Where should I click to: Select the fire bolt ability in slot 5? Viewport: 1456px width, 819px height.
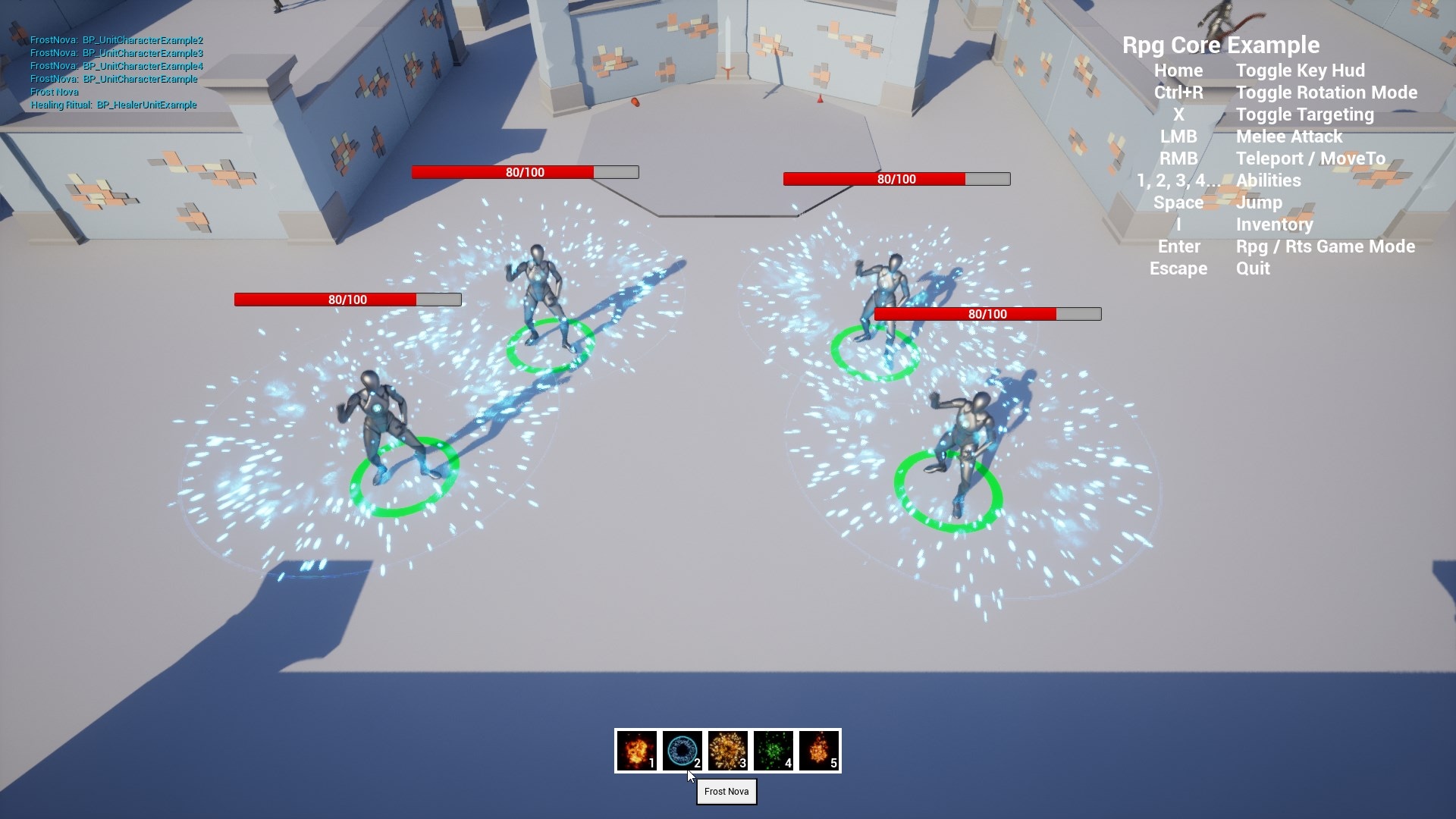coord(818,751)
